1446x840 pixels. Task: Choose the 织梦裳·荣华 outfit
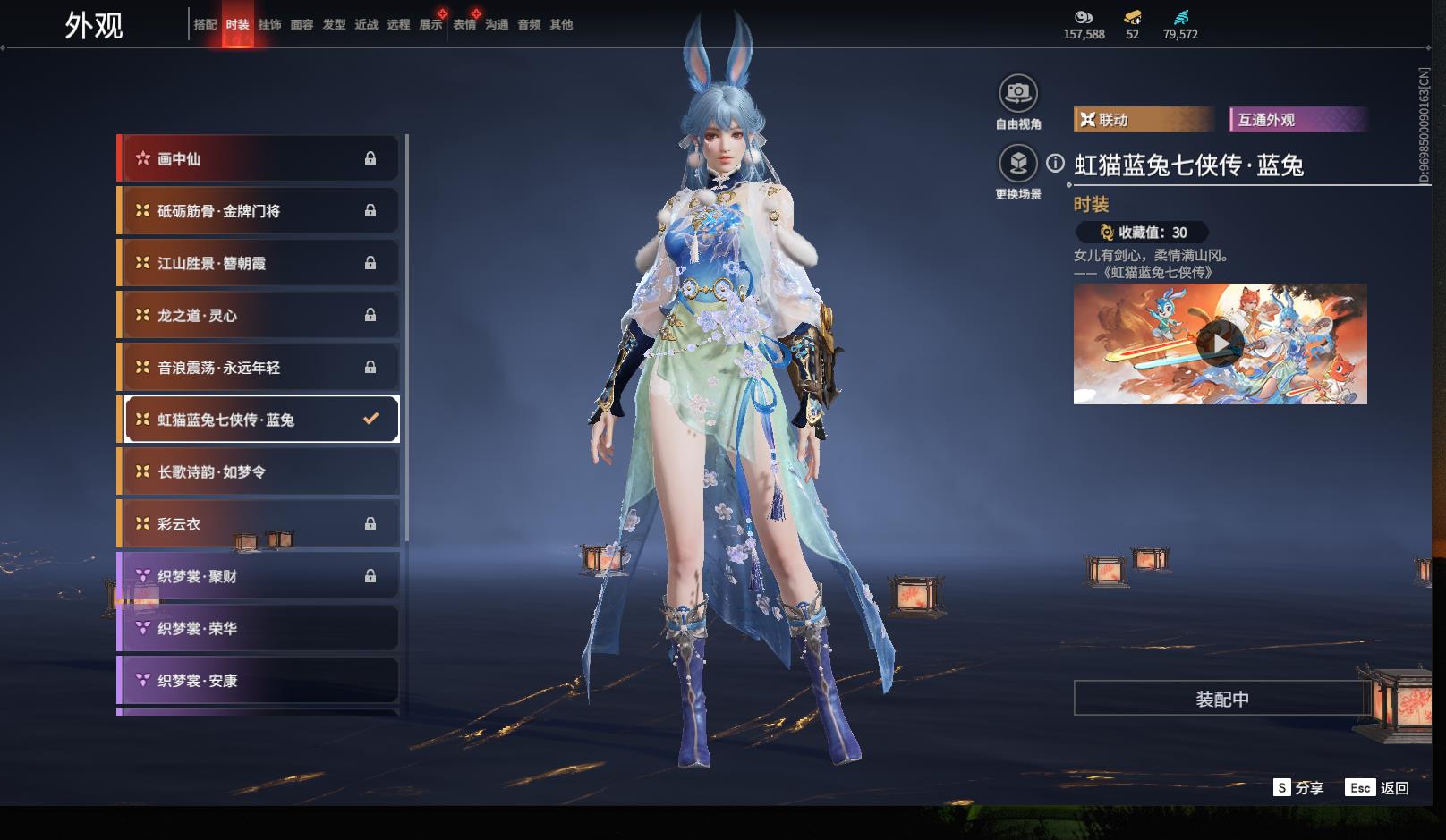(x=258, y=629)
